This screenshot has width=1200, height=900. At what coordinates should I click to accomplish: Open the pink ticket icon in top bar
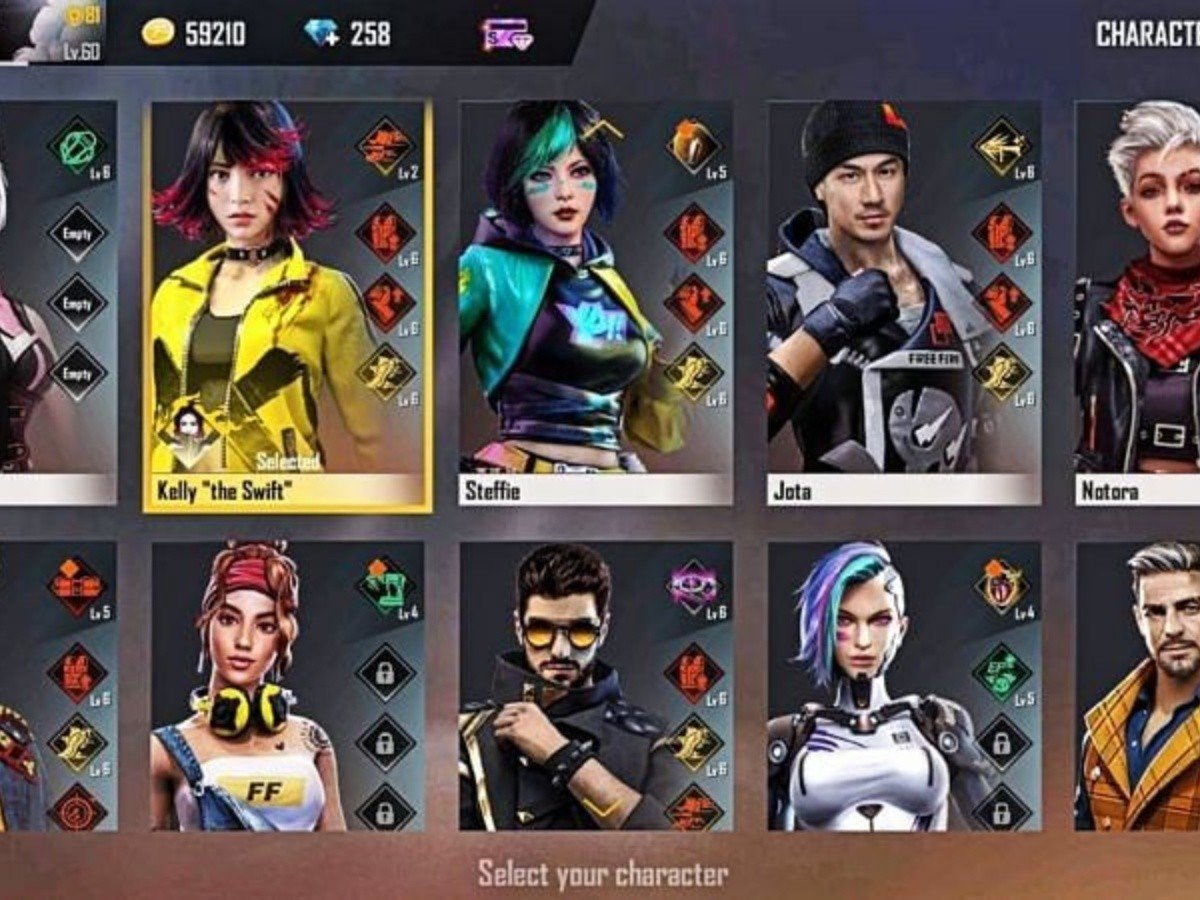pyautogui.click(x=506, y=34)
